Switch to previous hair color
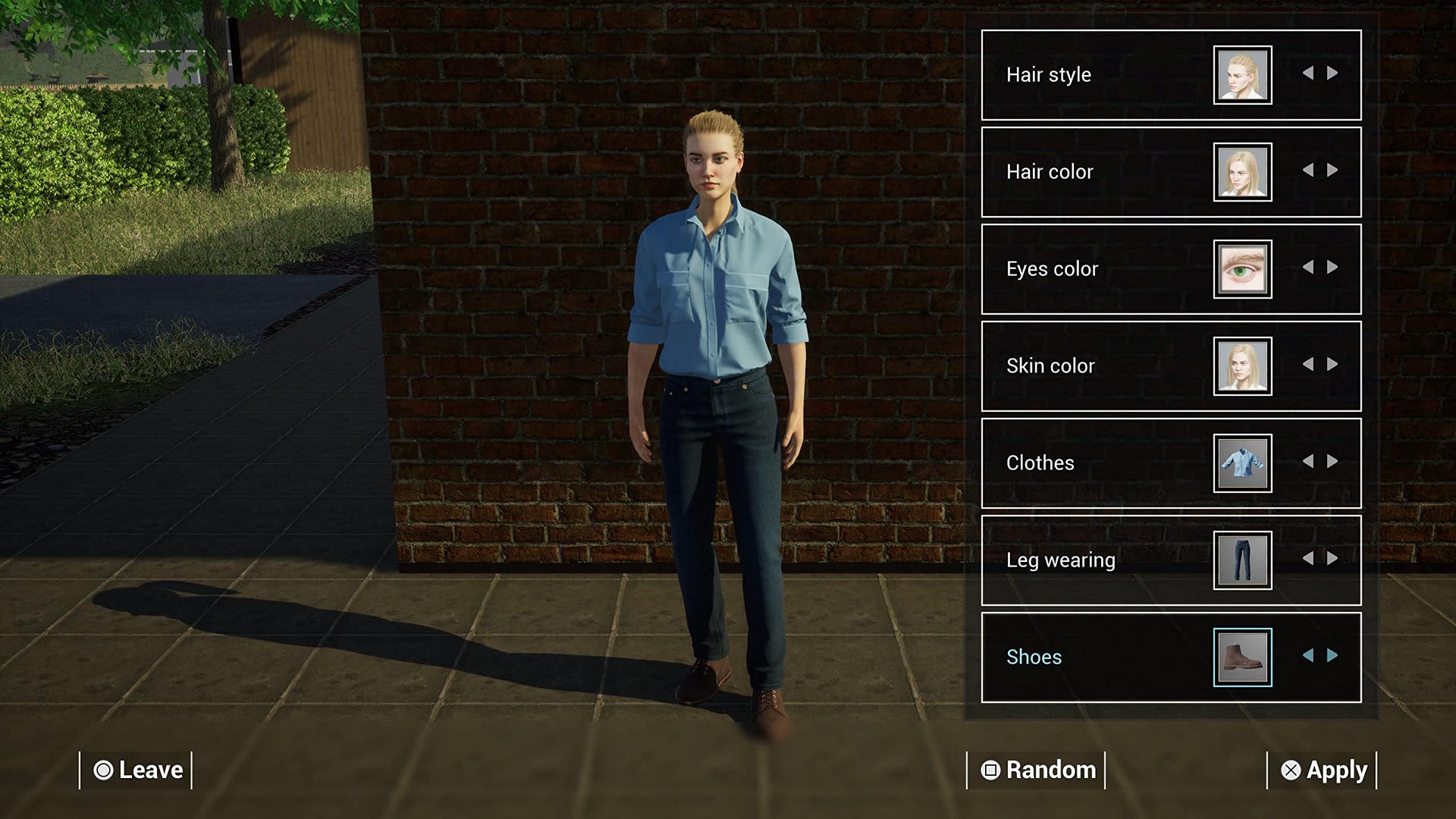This screenshot has height=819, width=1456. (x=1308, y=171)
